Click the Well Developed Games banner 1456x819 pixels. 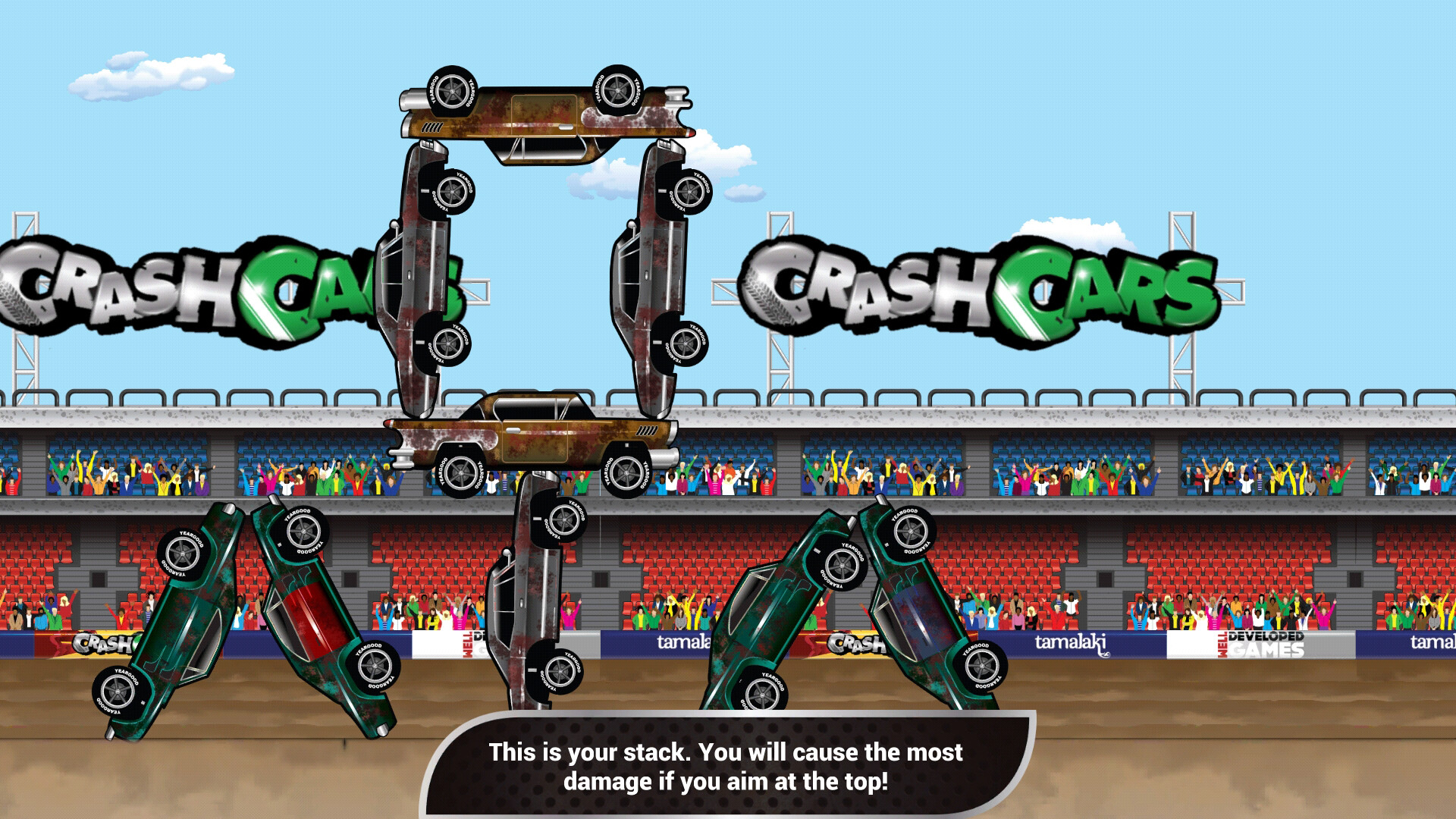[x=1260, y=645]
